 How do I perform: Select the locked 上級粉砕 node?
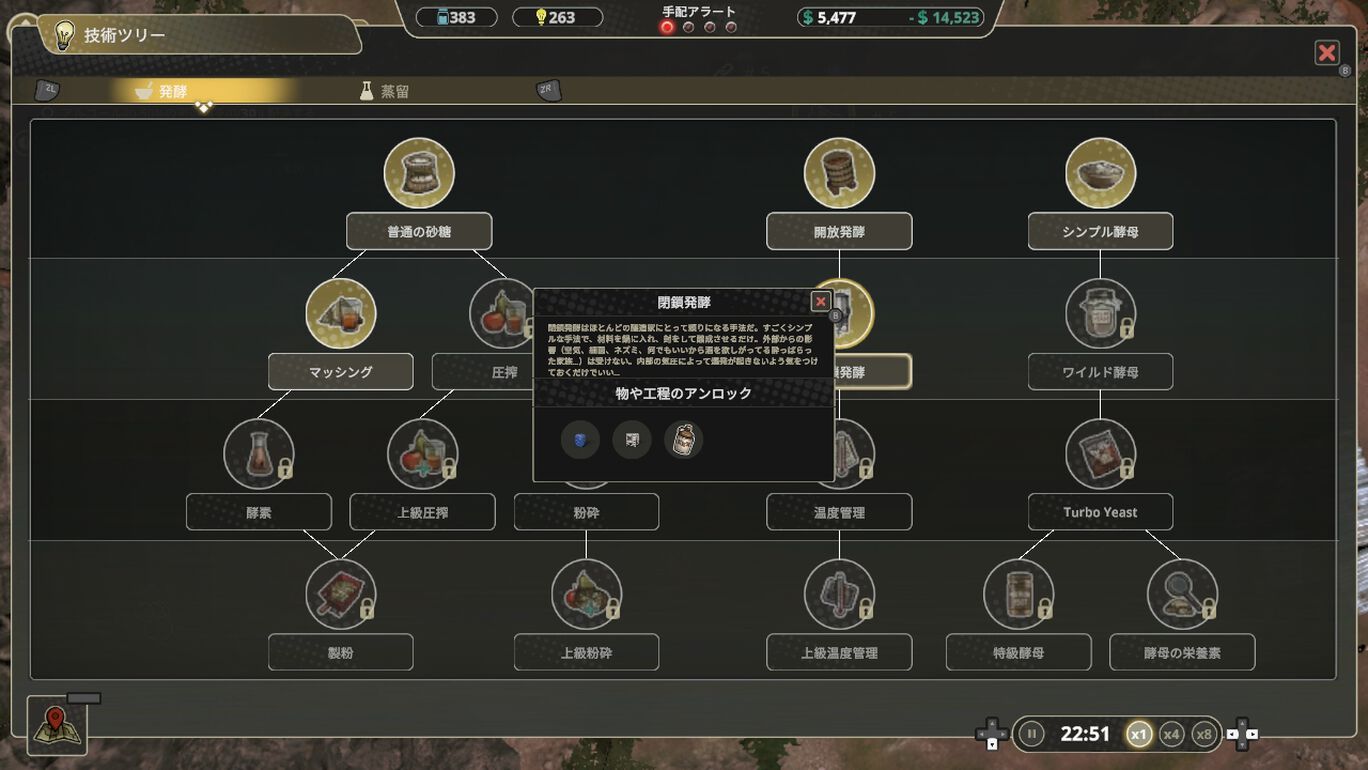click(x=586, y=652)
